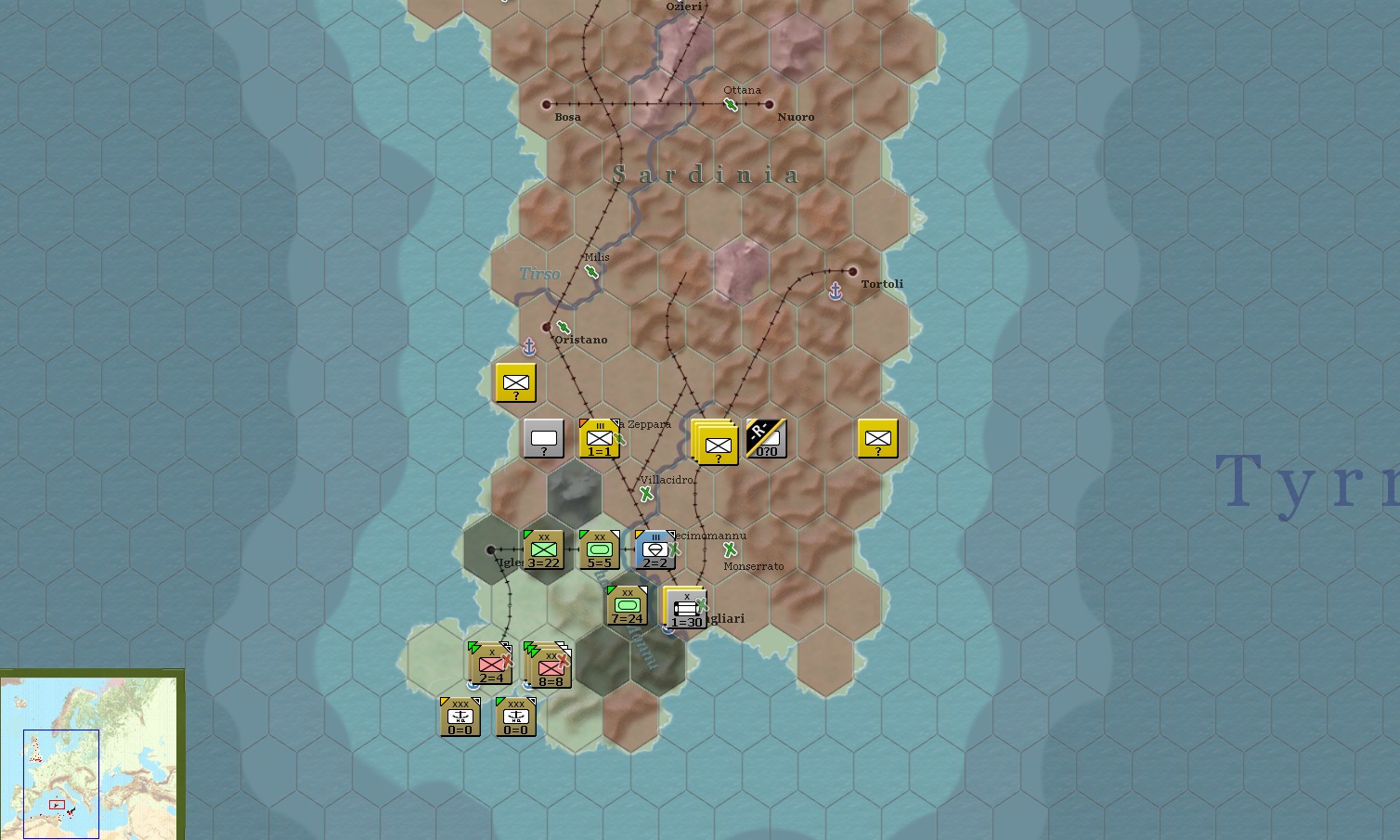Click the gray unidentified unit counter
This screenshot has height=840, width=1400.
pos(543,437)
